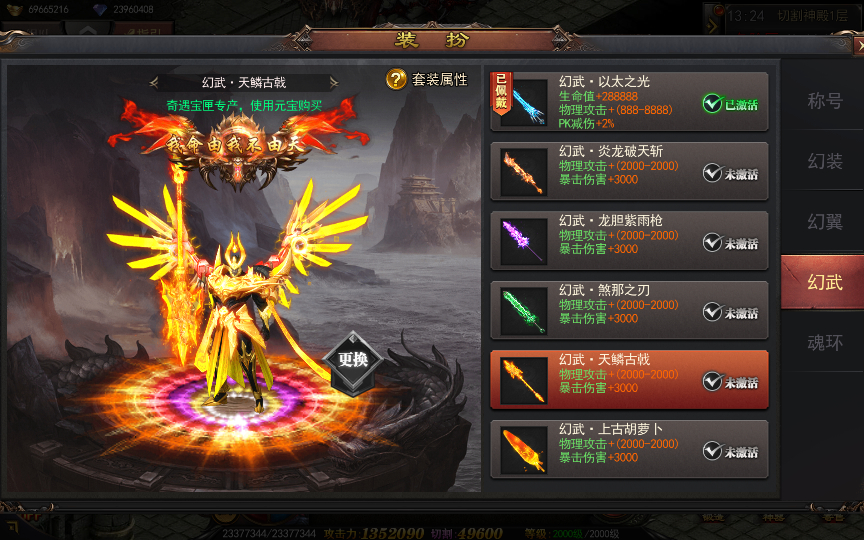This screenshot has height=540, width=864.
Task: Click the 龙胆紫雨枪 purple spear icon
Action: pos(523,241)
